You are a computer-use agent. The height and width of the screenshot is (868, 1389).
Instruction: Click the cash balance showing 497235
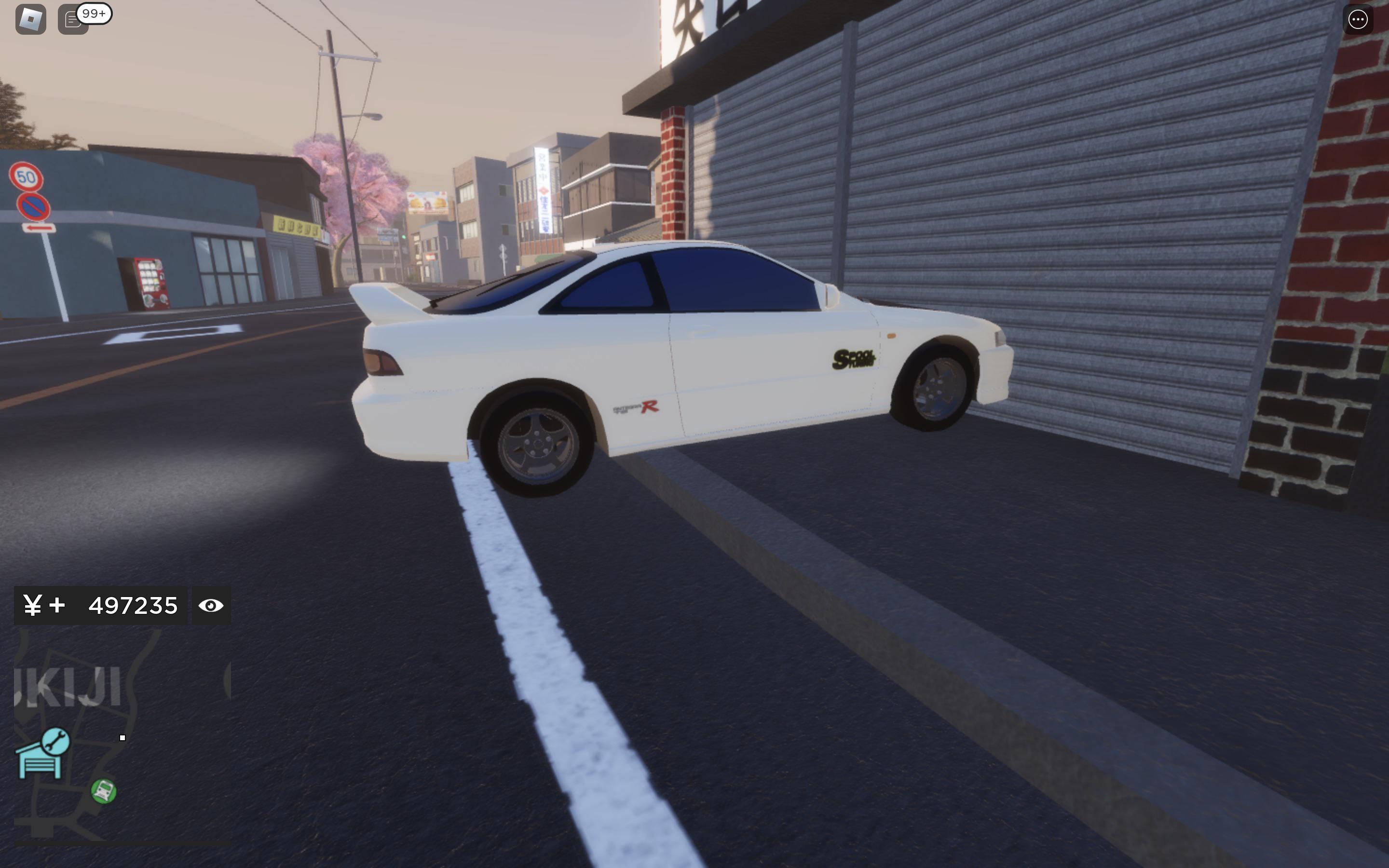133,605
